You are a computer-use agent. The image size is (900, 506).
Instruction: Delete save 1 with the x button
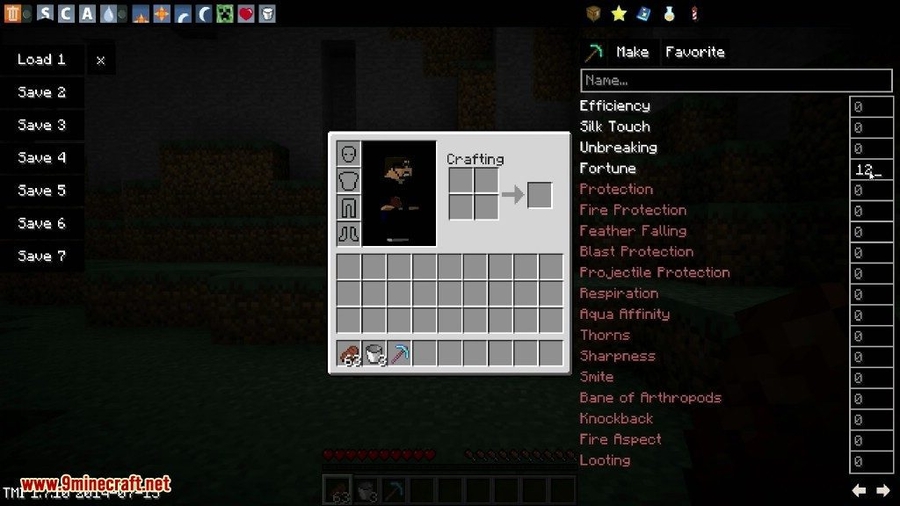tap(100, 60)
